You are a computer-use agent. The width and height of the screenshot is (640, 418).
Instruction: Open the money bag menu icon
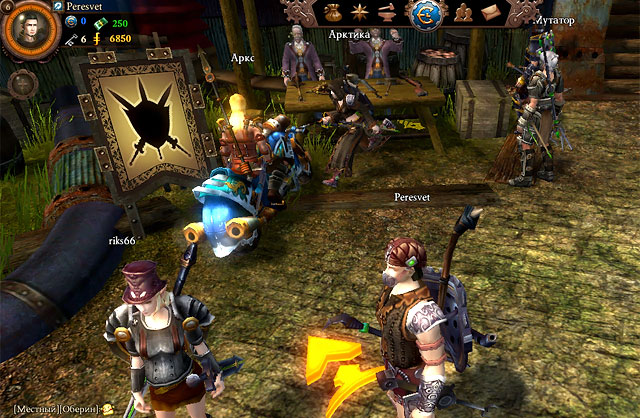(331, 14)
